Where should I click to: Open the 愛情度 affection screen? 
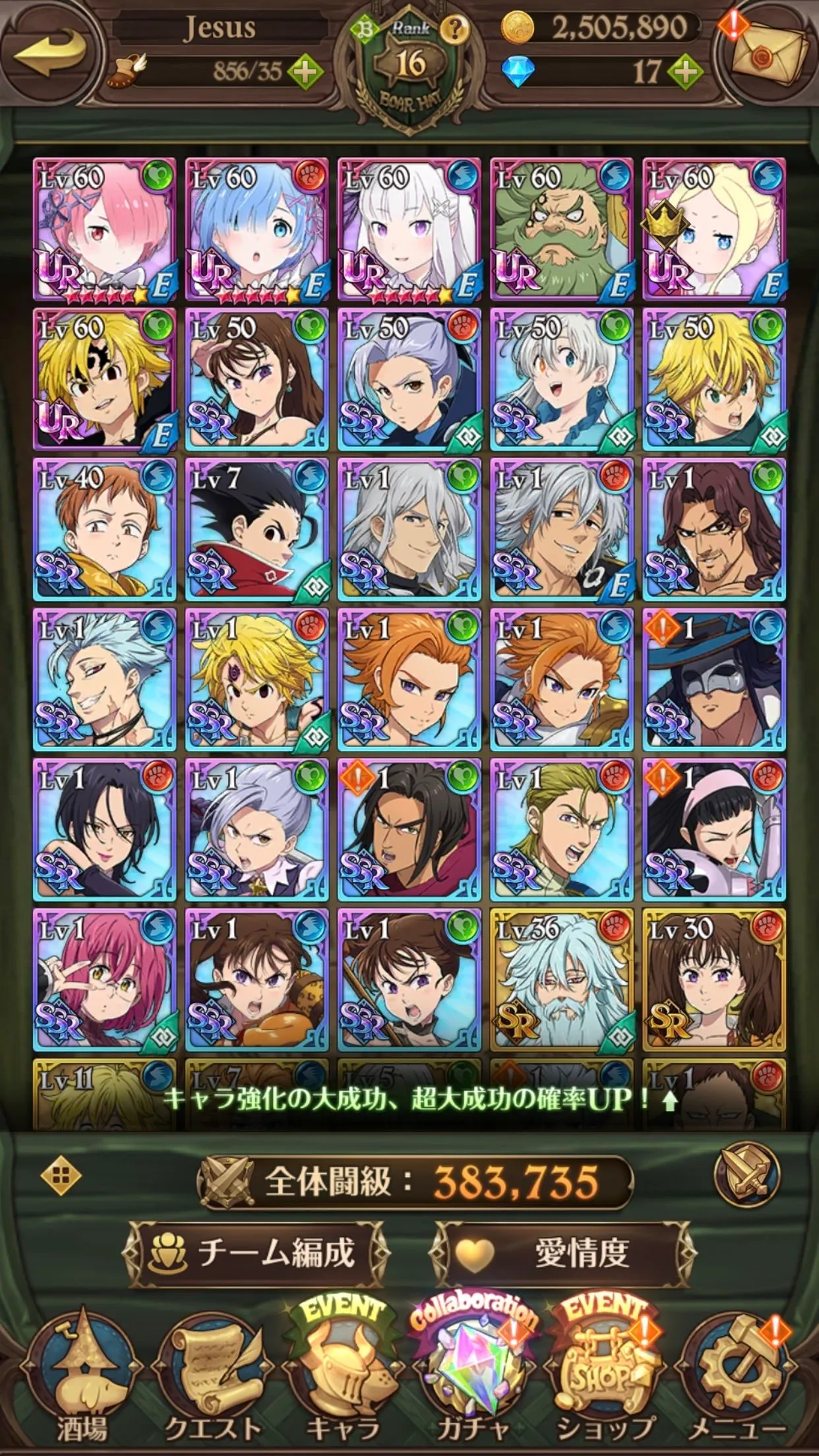pyautogui.click(x=562, y=1253)
